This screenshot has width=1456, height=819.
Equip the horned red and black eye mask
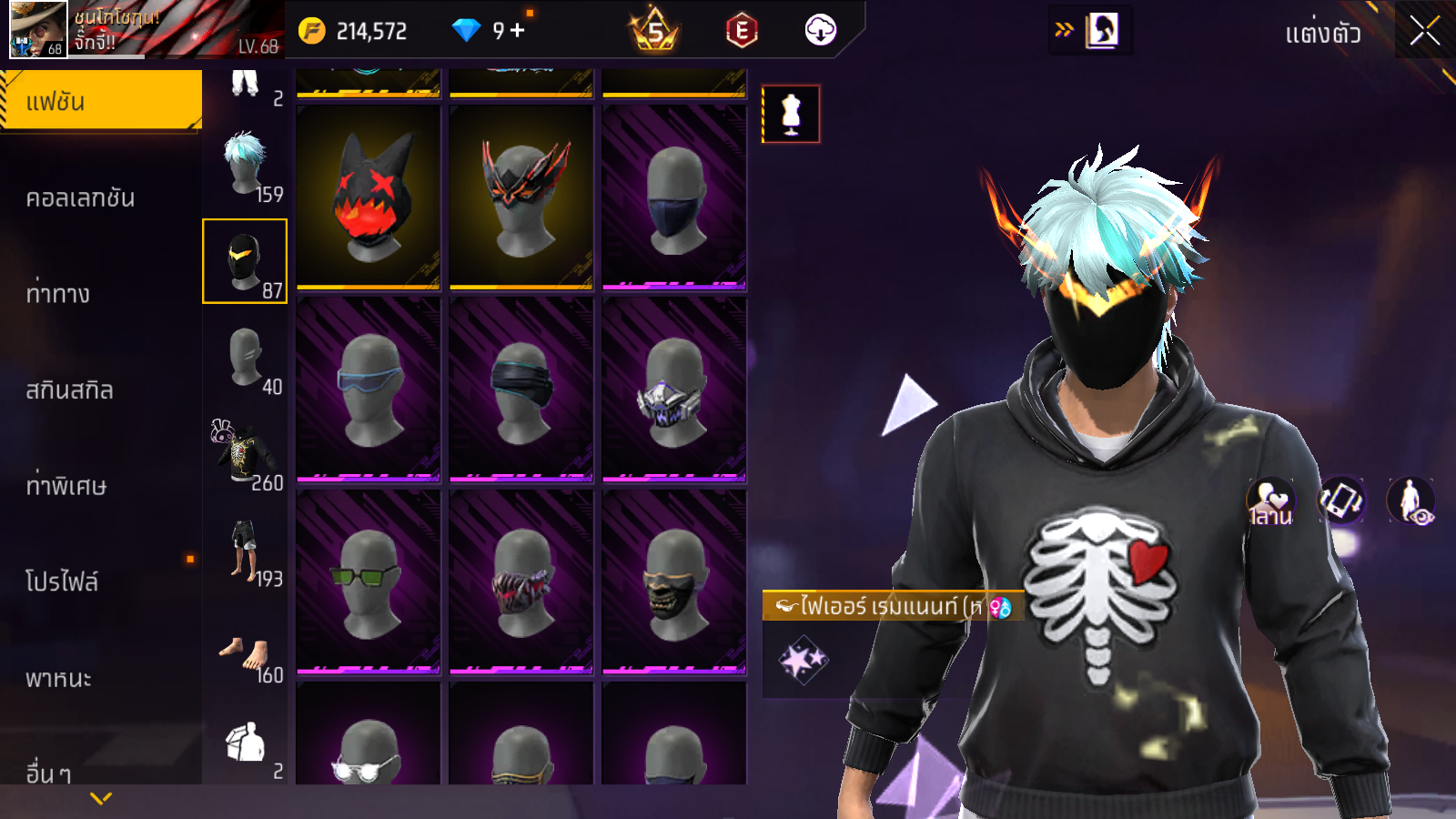[x=521, y=197]
